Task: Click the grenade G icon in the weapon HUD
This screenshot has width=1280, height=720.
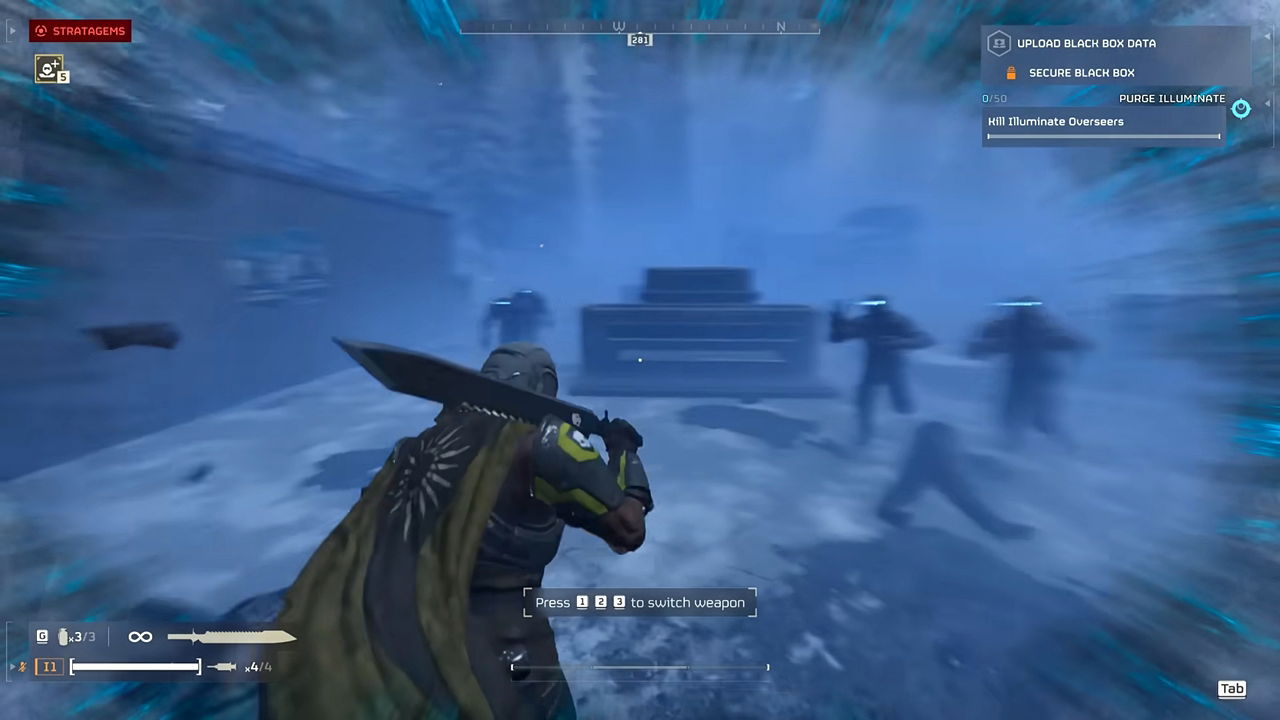Action: [40, 636]
